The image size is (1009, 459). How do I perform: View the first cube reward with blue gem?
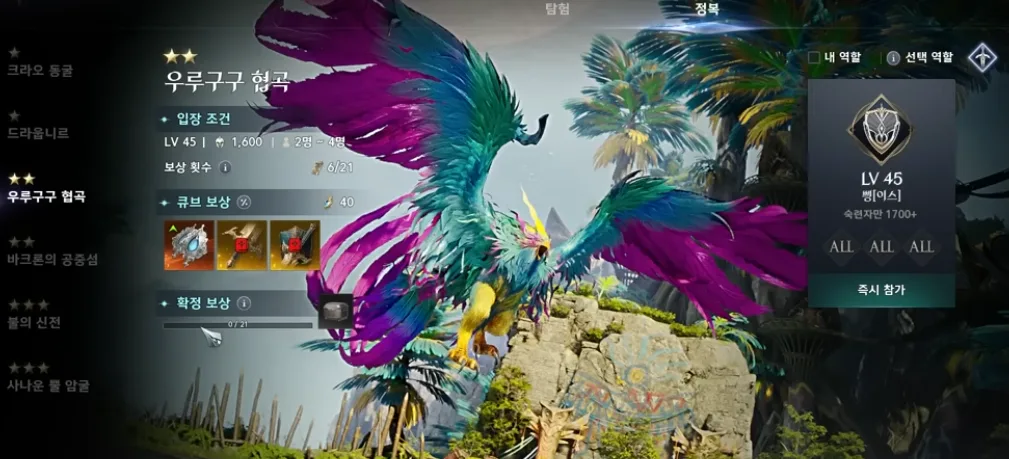pyautogui.click(x=189, y=246)
